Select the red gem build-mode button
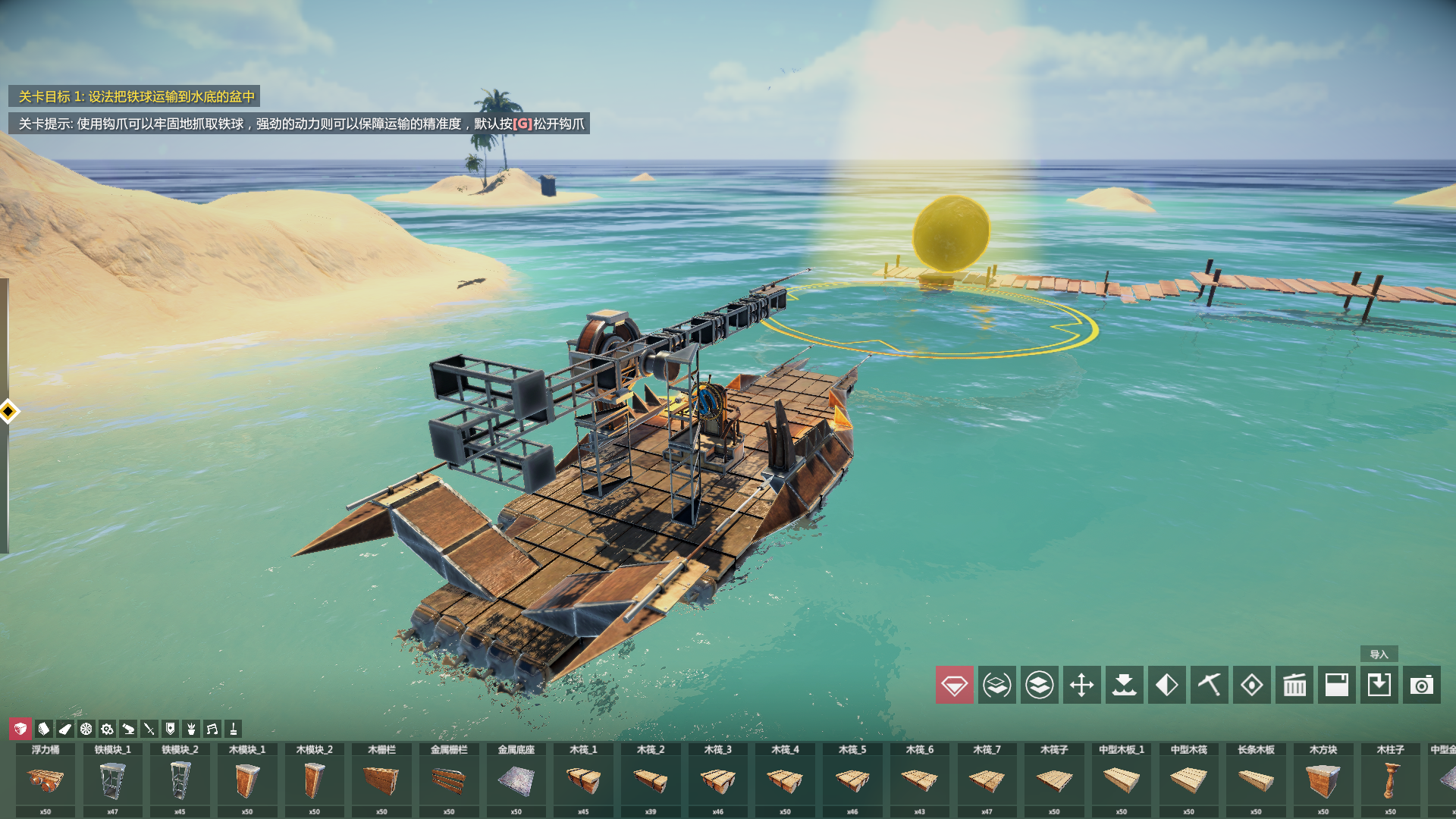The height and width of the screenshot is (819, 1456). point(954,685)
